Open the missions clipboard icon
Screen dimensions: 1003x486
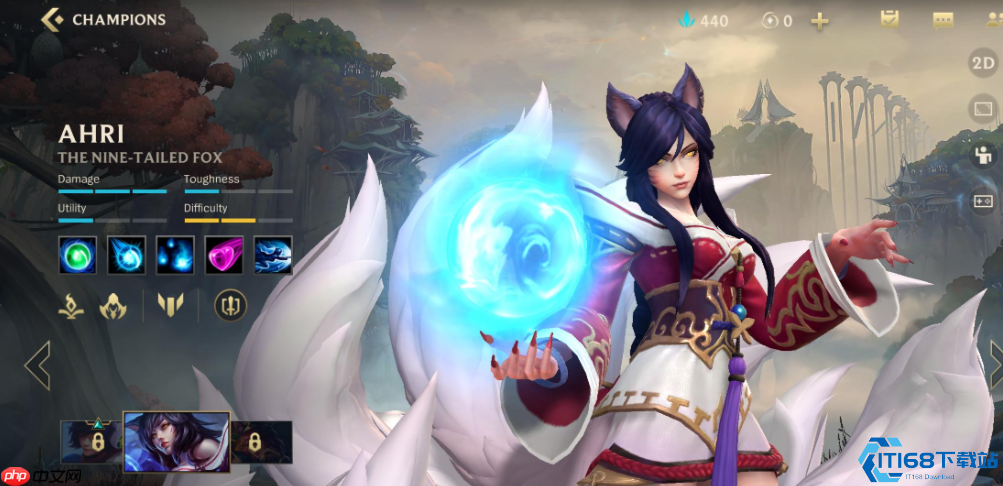coord(889,19)
